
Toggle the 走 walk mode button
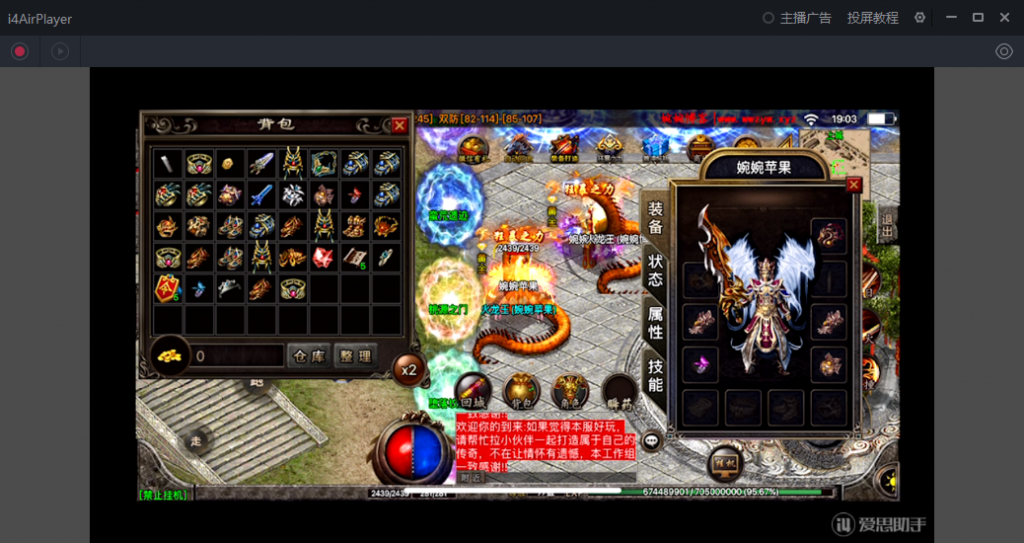197,439
